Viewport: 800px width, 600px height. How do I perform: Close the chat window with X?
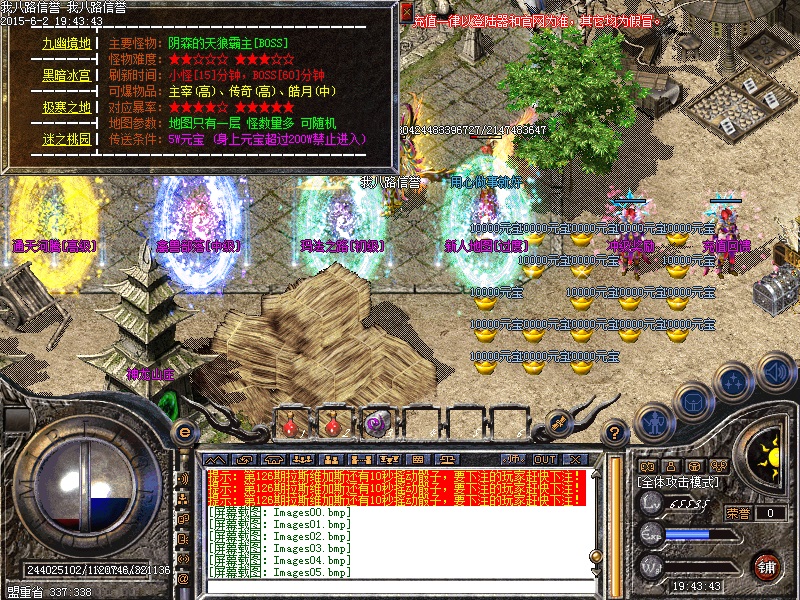coord(574,459)
